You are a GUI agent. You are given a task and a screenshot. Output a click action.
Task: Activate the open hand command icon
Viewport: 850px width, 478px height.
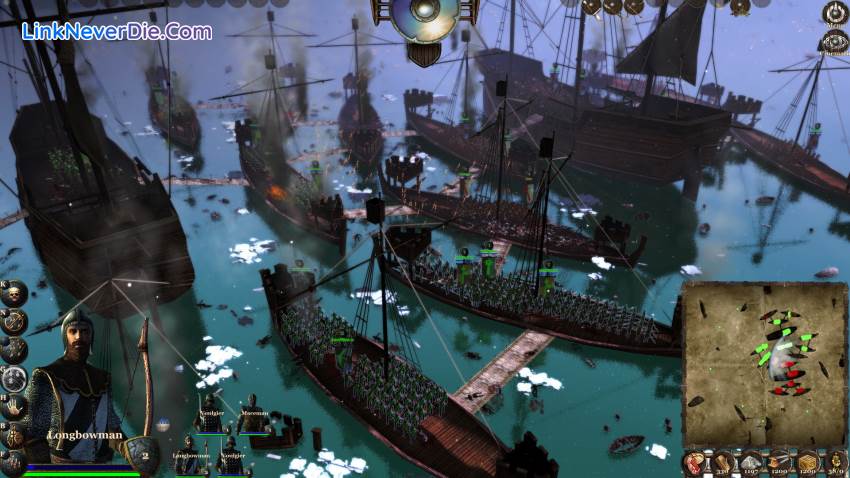(x=14, y=407)
